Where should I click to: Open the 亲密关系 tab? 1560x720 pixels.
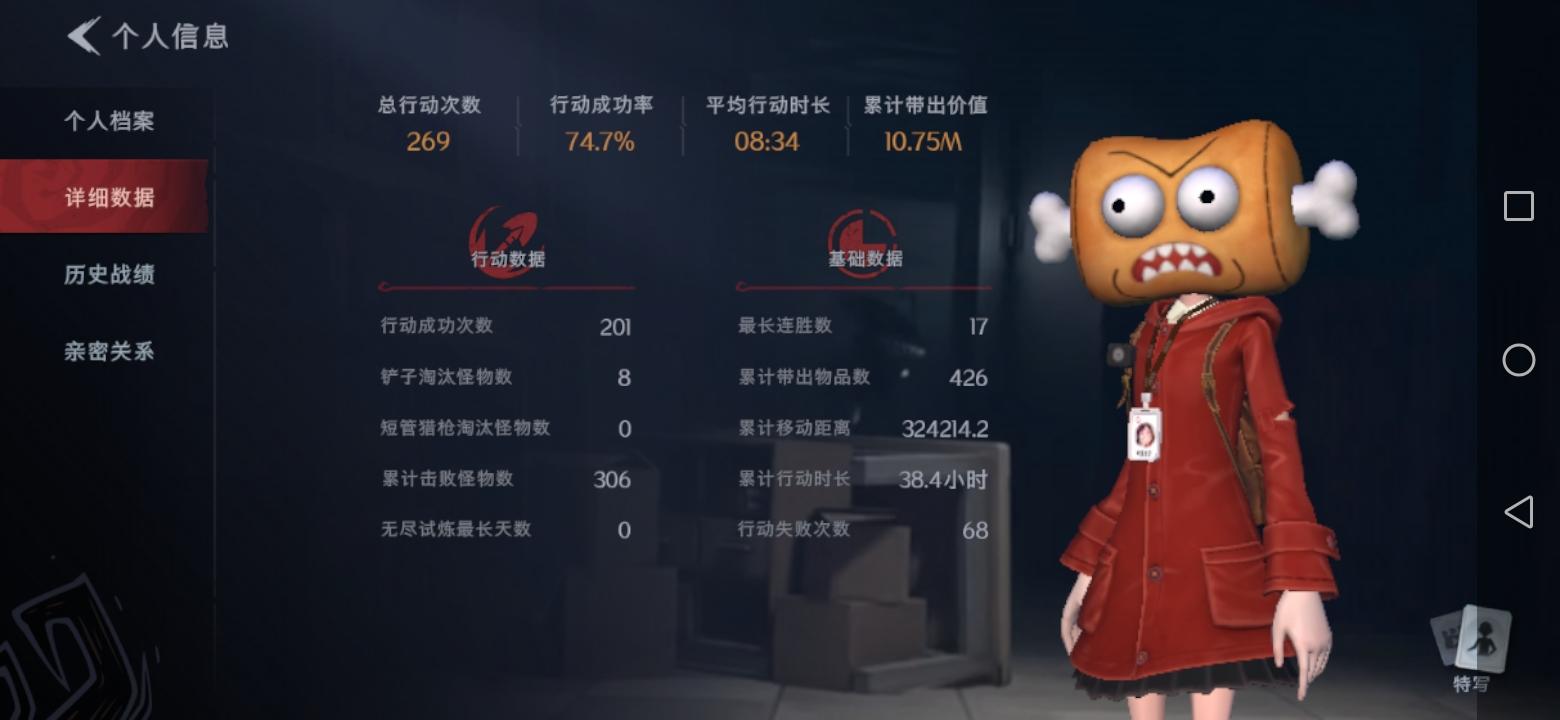point(110,352)
